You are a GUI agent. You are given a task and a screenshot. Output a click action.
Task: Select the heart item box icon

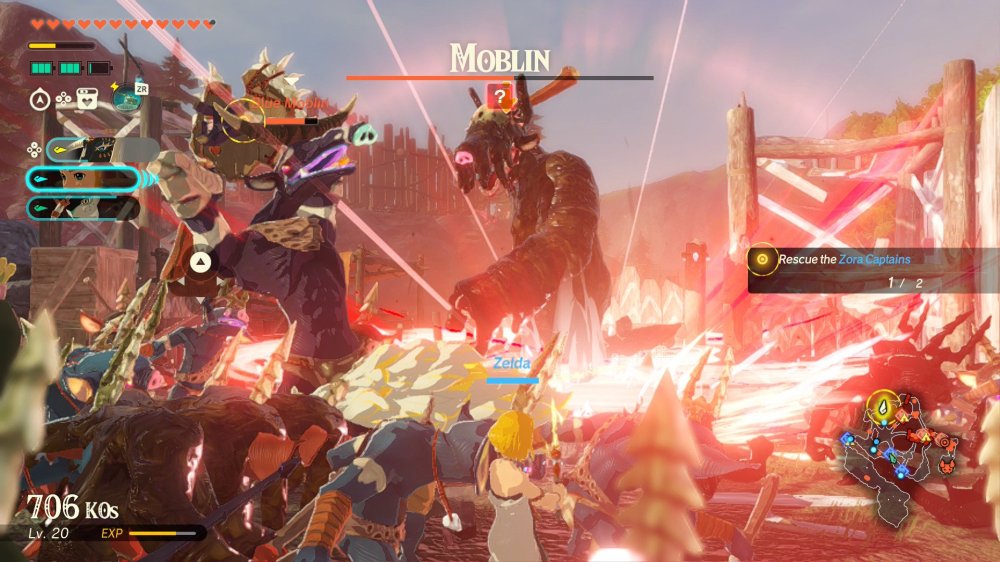[86, 98]
